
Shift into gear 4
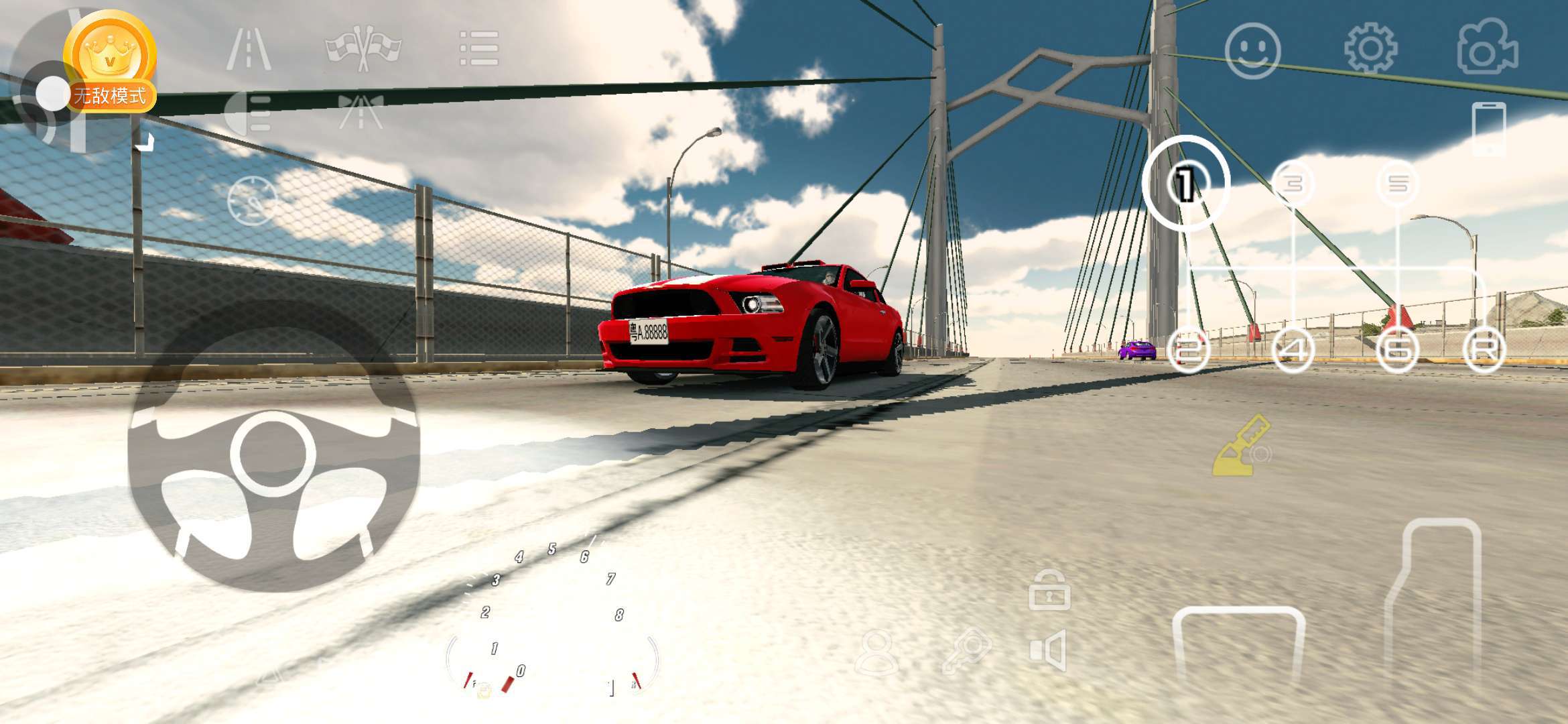[1293, 349]
